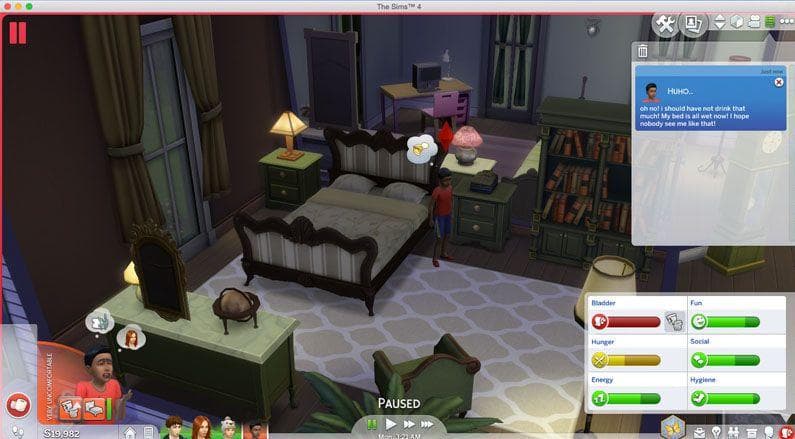Open camera controls icon
Screen dimensions: 795x439
754,22
